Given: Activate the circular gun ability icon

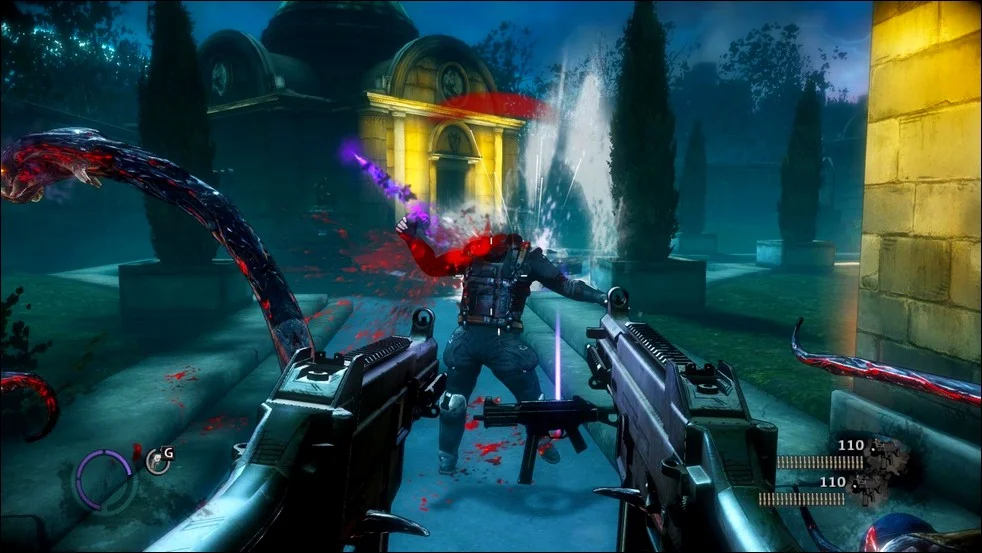Looking at the screenshot, I should coord(157,460).
